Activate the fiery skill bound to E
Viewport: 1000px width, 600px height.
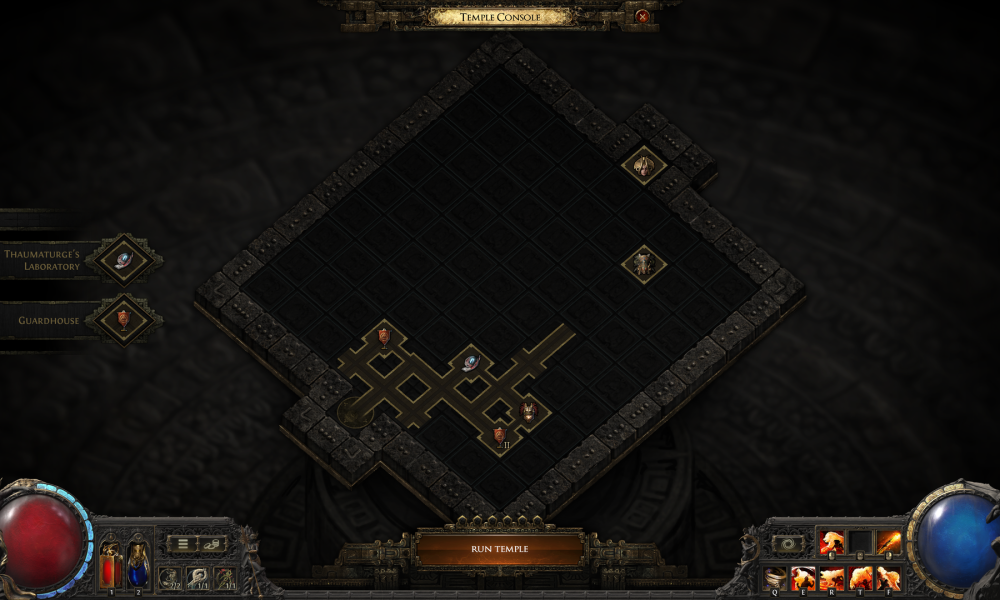(x=804, y=577)
